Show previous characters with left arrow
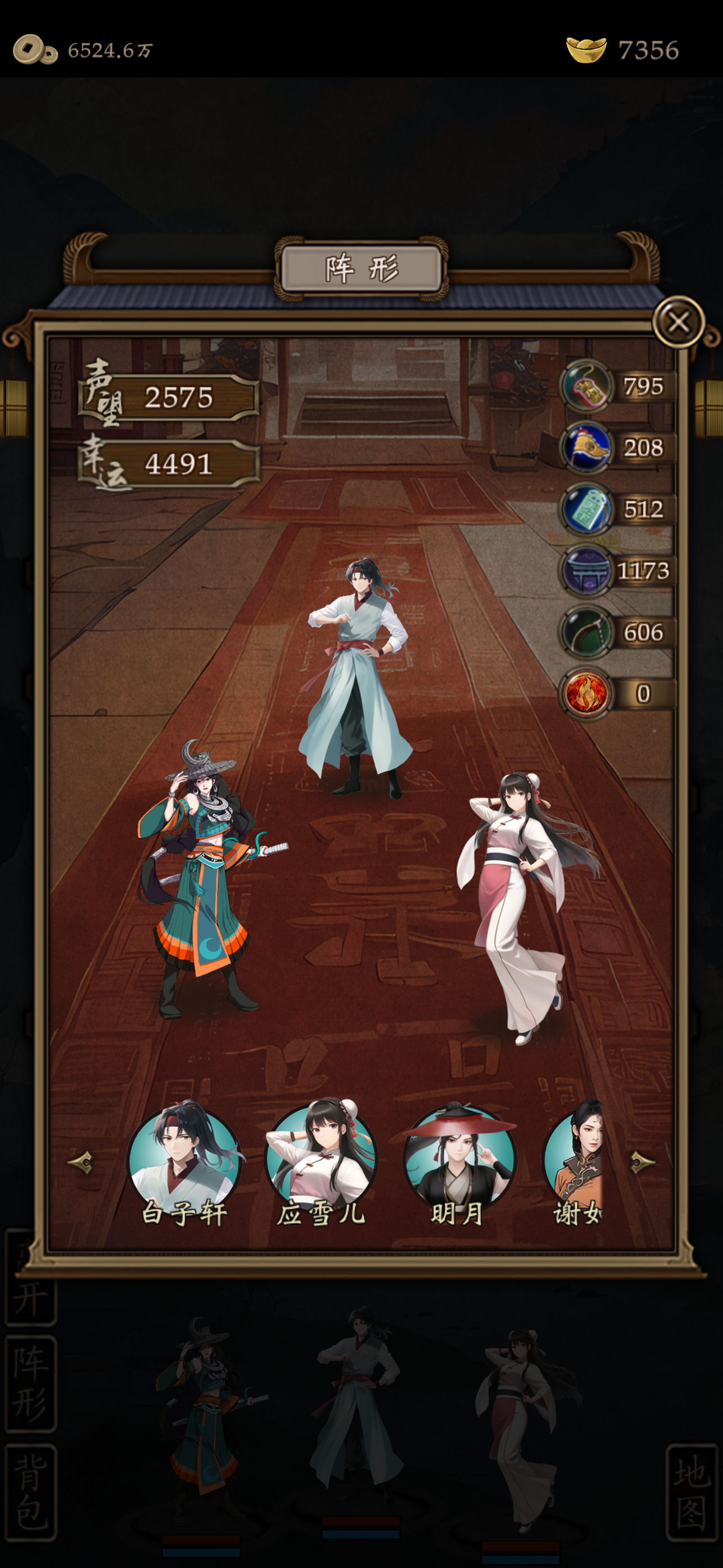This screenshot has width=723, height=1568. (82, 1162)
